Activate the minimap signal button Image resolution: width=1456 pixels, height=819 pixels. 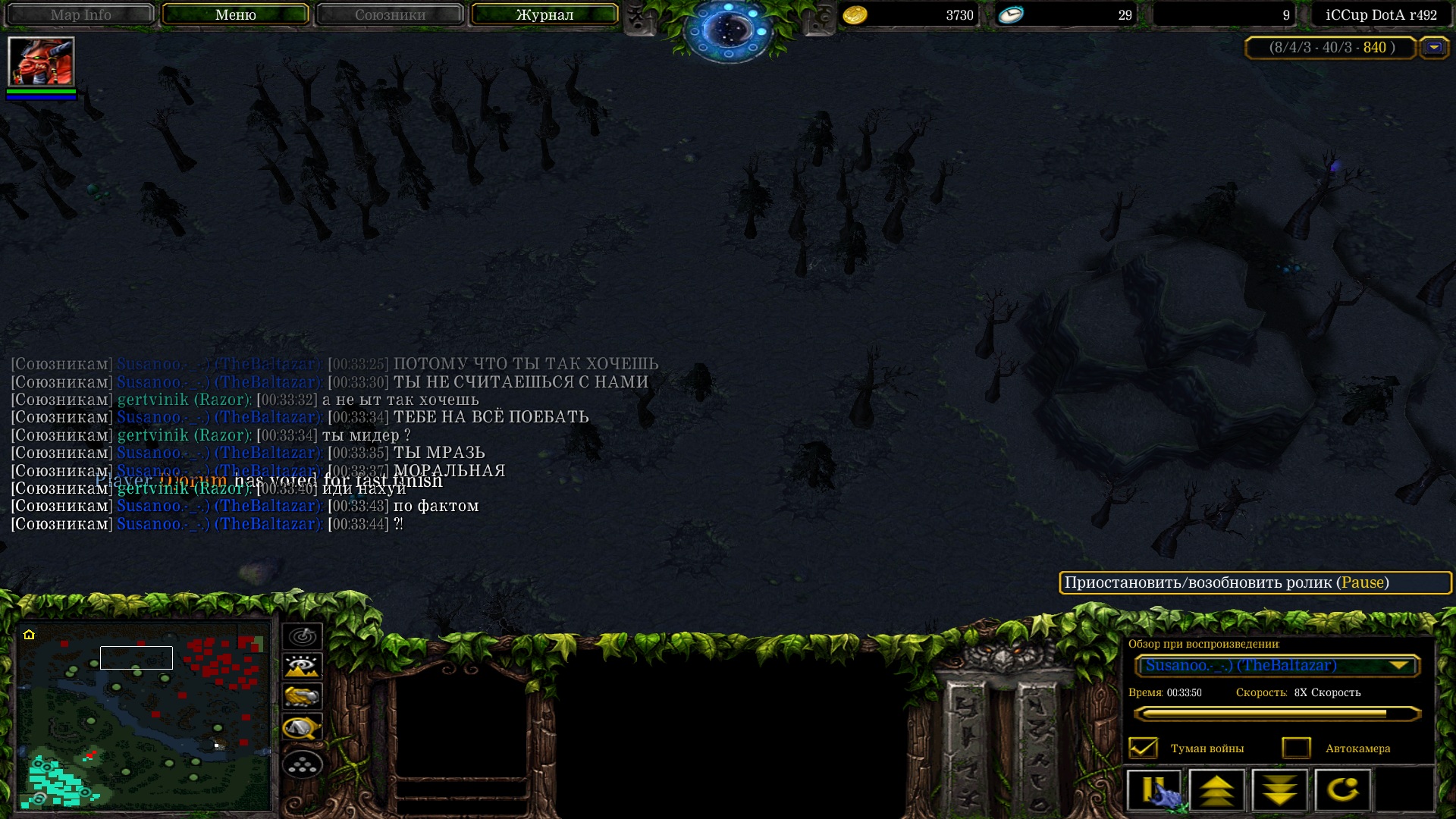[x=303, y=636]
